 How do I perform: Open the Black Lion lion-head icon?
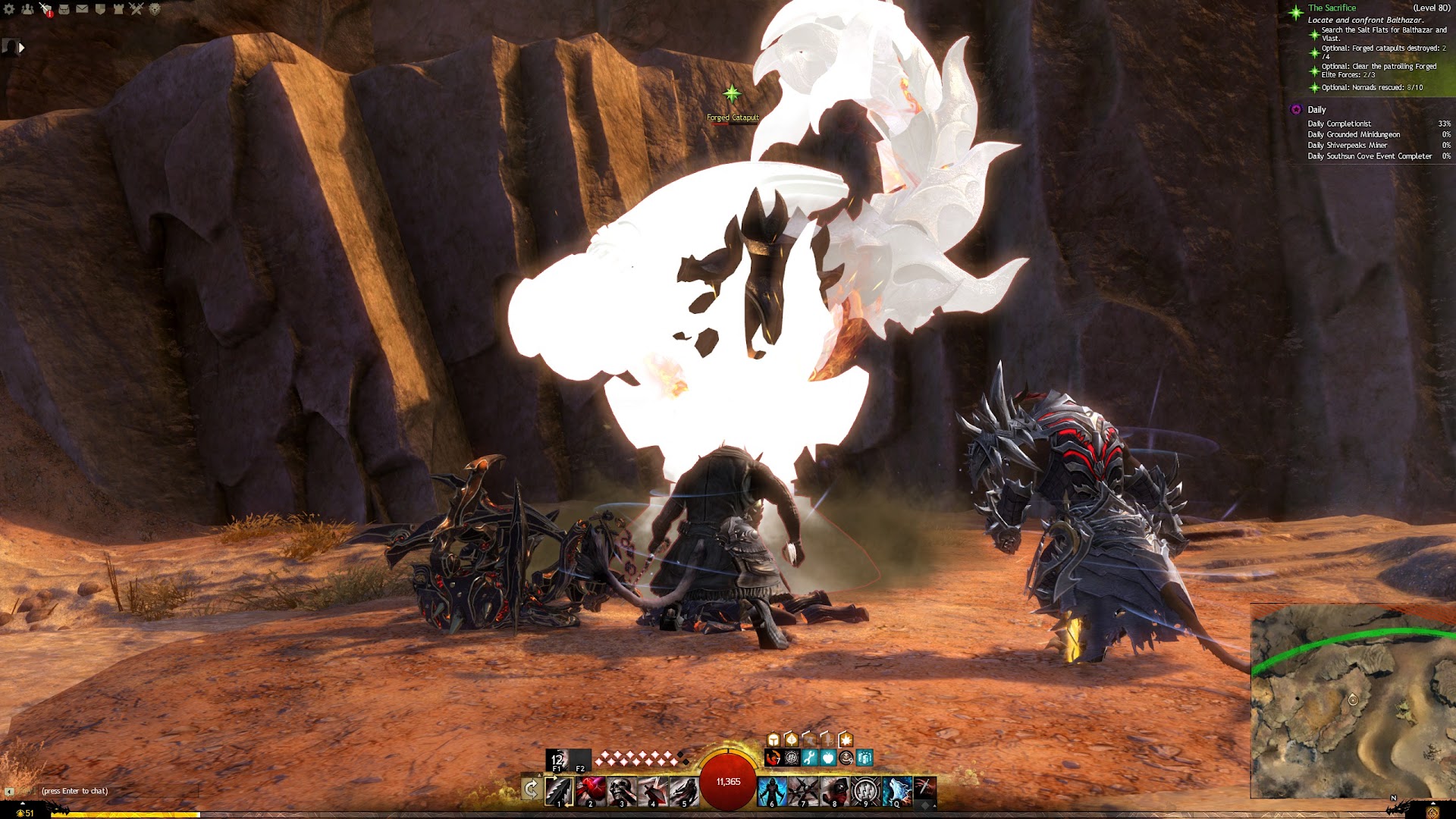coord(155,9)
